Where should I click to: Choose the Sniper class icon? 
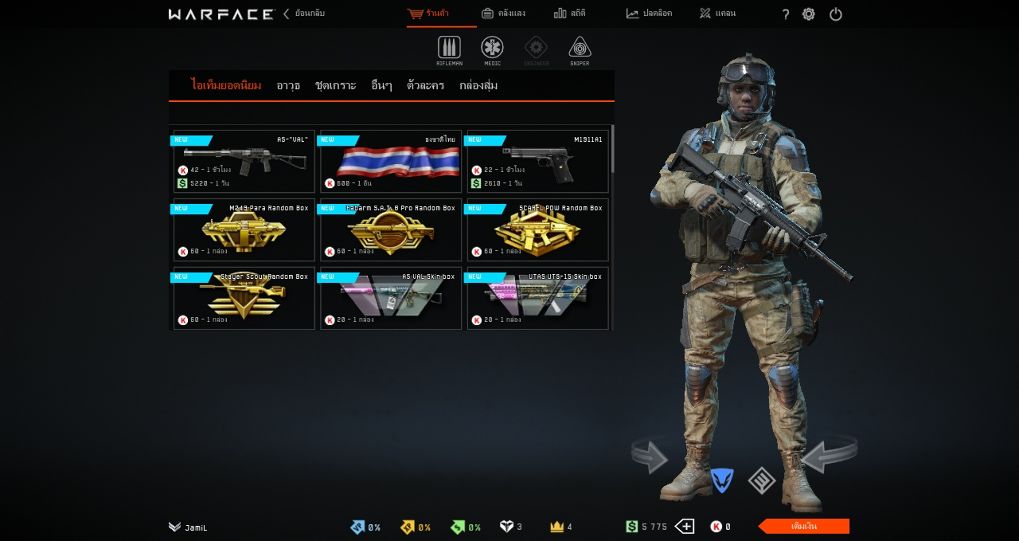(580, 50)
